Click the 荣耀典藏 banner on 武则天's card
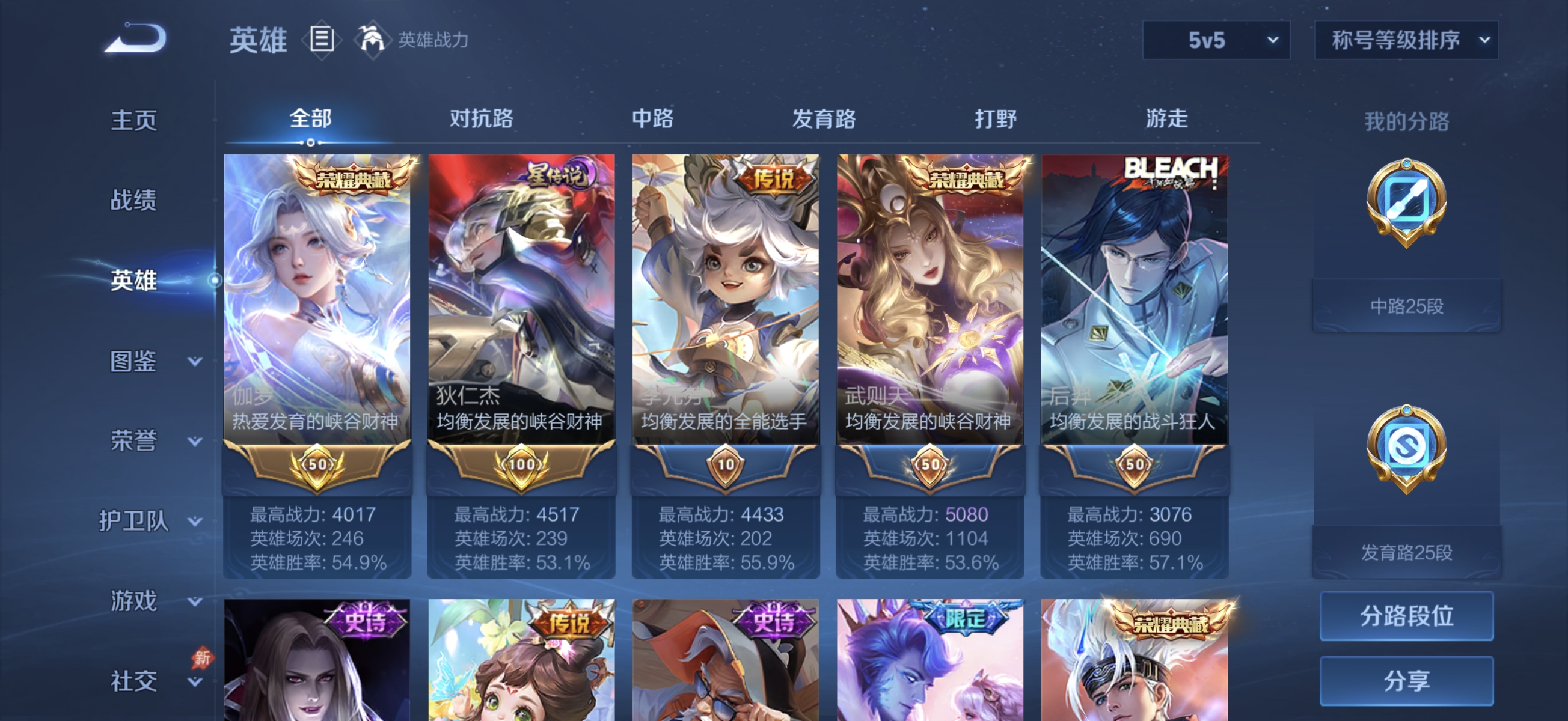 [967, 177]
